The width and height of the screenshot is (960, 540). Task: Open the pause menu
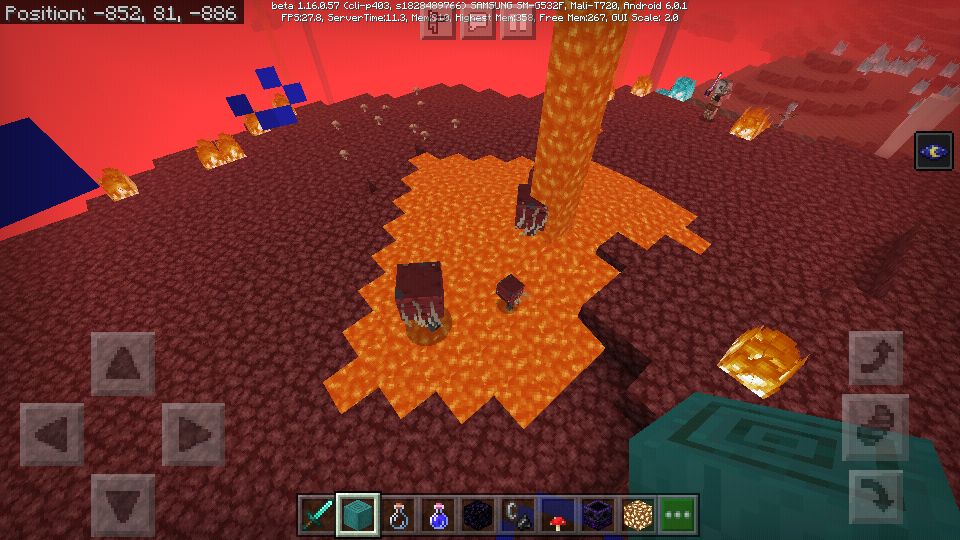pyautogui.click(x=517, y=24)
